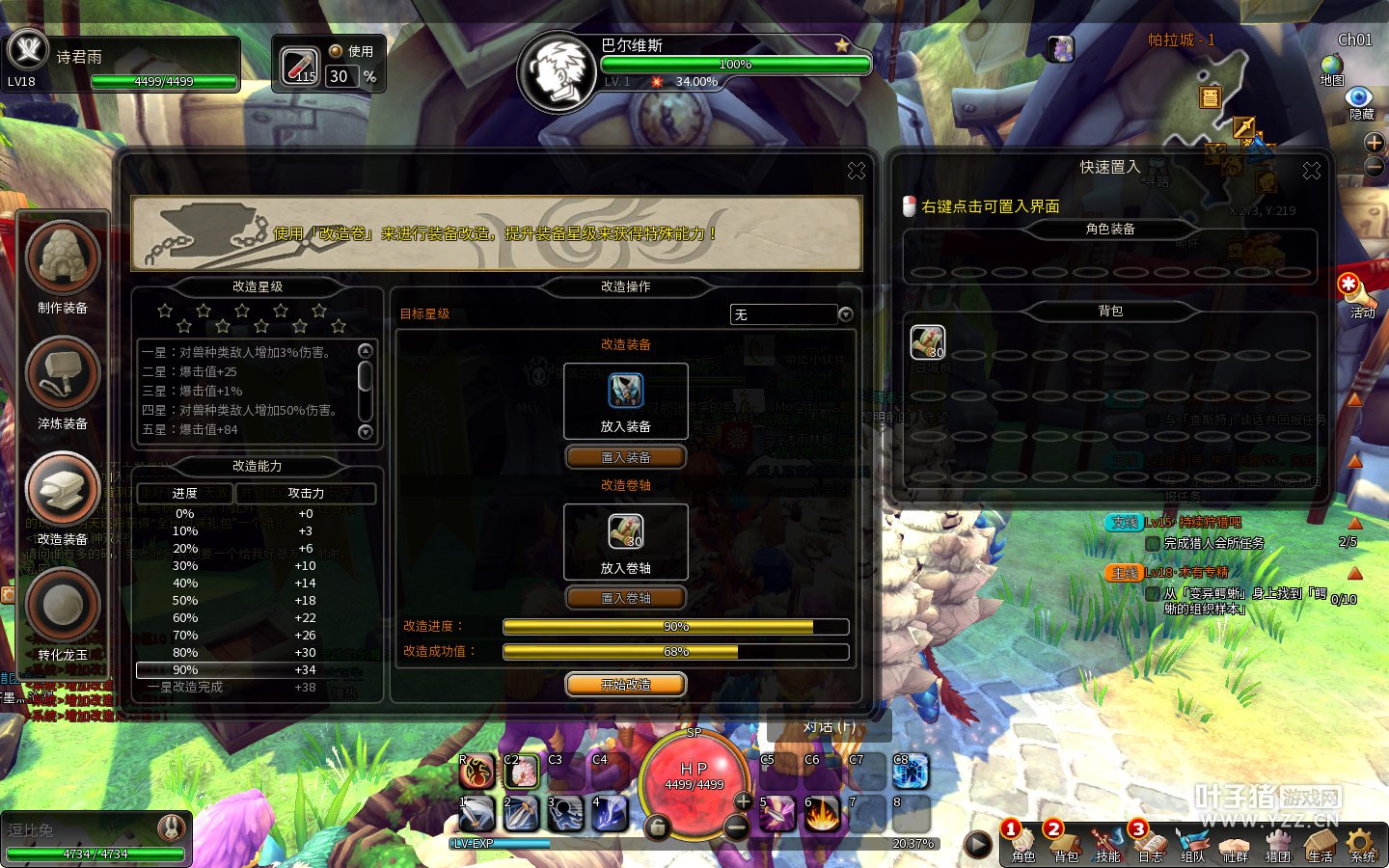
Task: Click the equipment in the 改造装备 slot
Action: [x=625, y=392]
